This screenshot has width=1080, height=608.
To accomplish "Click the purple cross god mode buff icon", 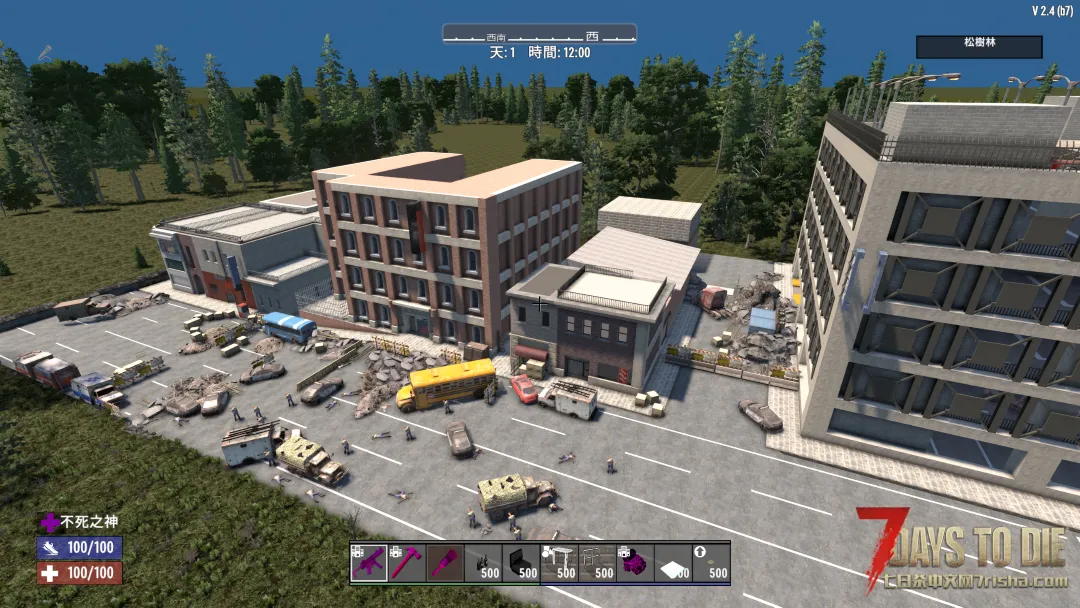I will 49,522.
